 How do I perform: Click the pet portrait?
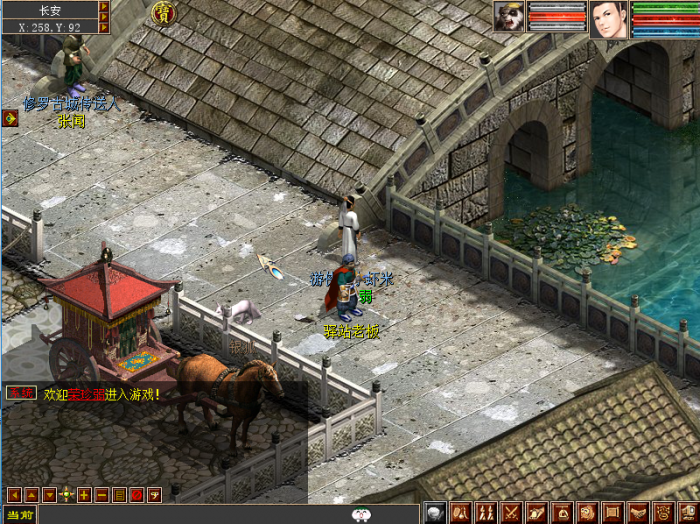click(509, 17)
